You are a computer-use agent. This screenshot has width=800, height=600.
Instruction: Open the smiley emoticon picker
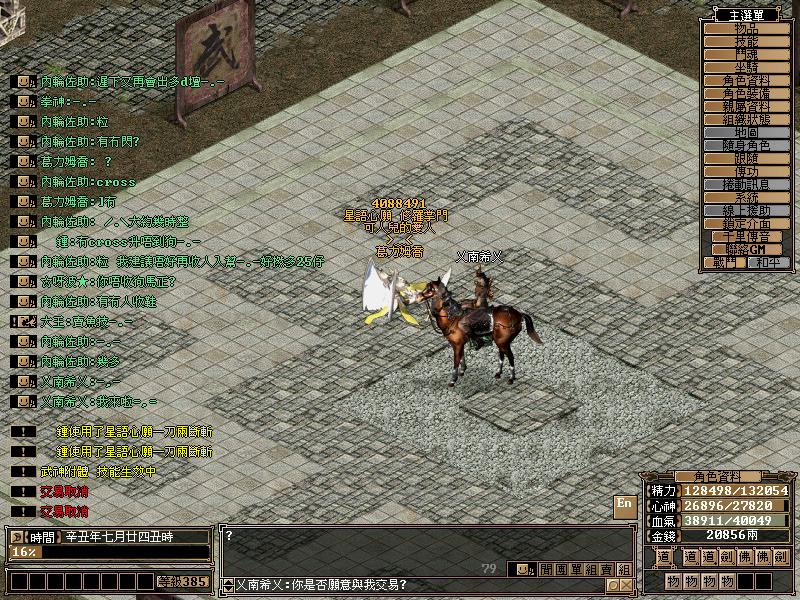pyautogui.click(x=524, y=569)
